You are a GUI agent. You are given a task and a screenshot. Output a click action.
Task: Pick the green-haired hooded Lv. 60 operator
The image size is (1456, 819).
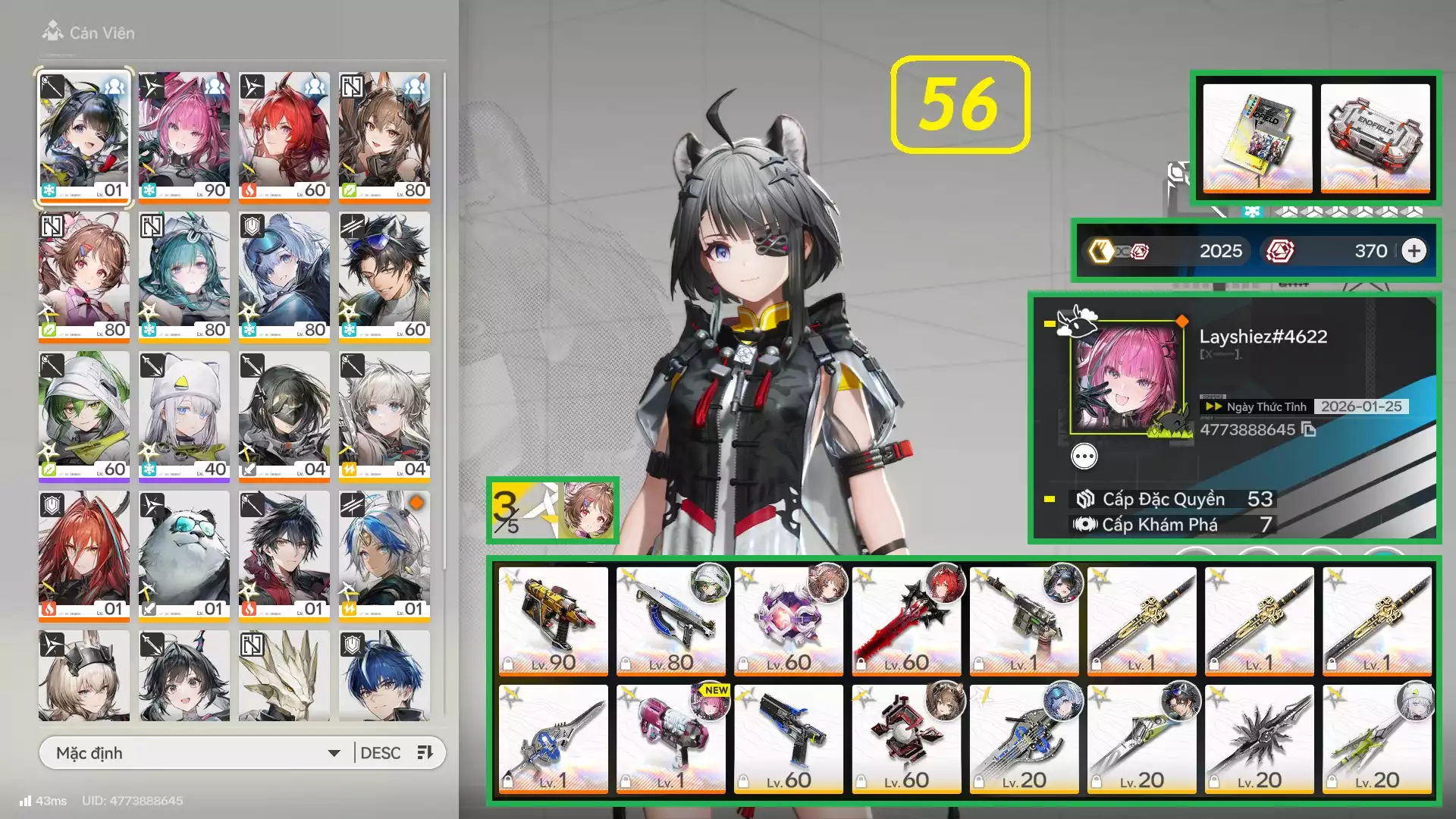point(83,416)
